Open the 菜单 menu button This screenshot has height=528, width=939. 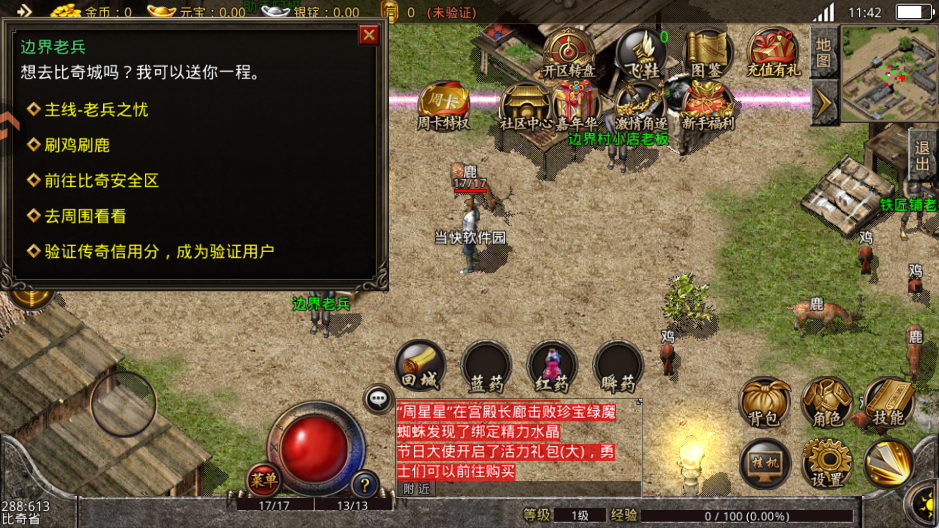pyautogui.click(x=264, y=481)
